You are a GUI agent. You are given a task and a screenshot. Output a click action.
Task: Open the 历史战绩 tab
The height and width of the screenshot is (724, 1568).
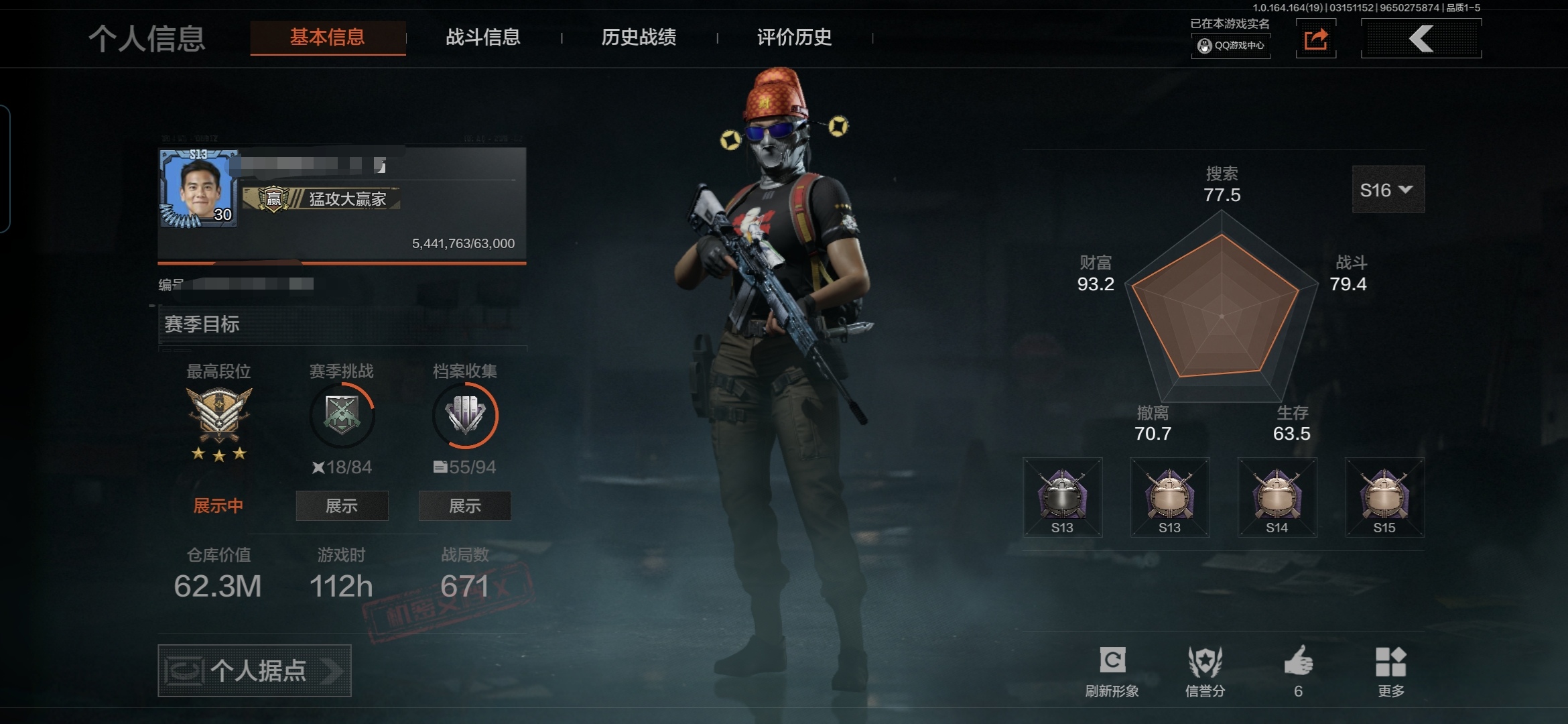point(639,38)
